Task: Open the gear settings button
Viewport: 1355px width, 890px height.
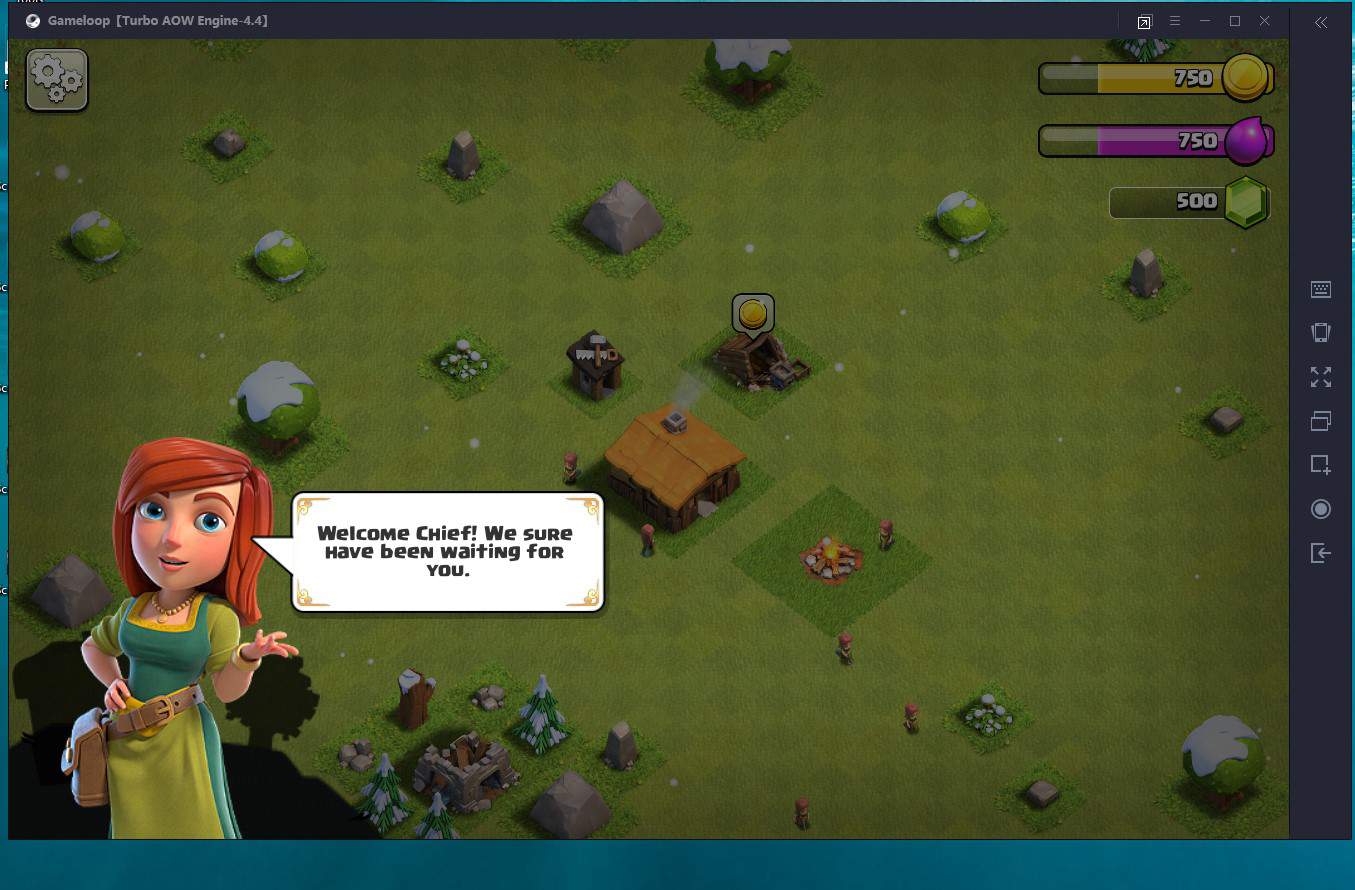Action: 57,80
